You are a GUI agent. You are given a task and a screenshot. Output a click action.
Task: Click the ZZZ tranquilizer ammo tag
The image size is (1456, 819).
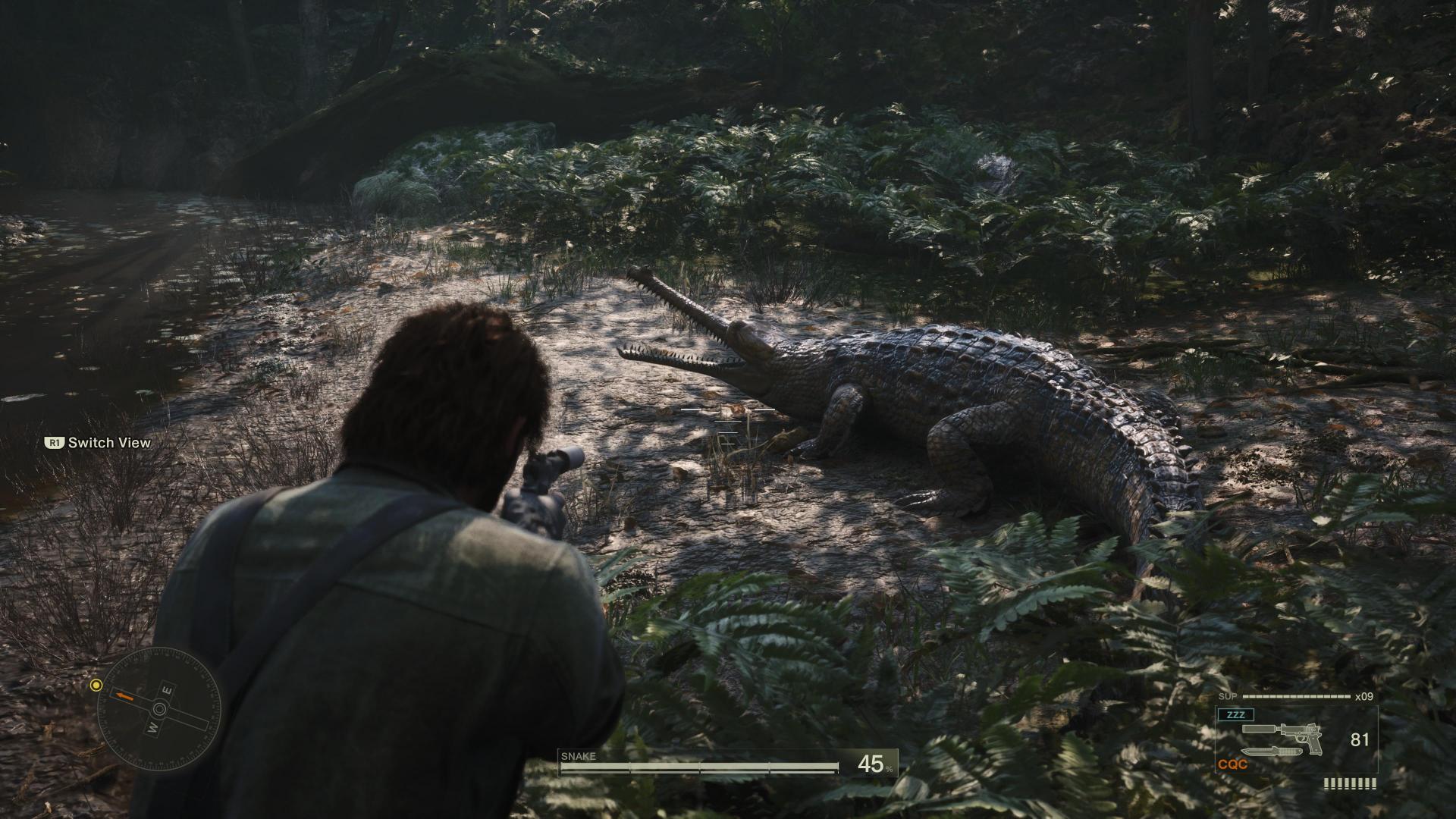pos(1235,714)
